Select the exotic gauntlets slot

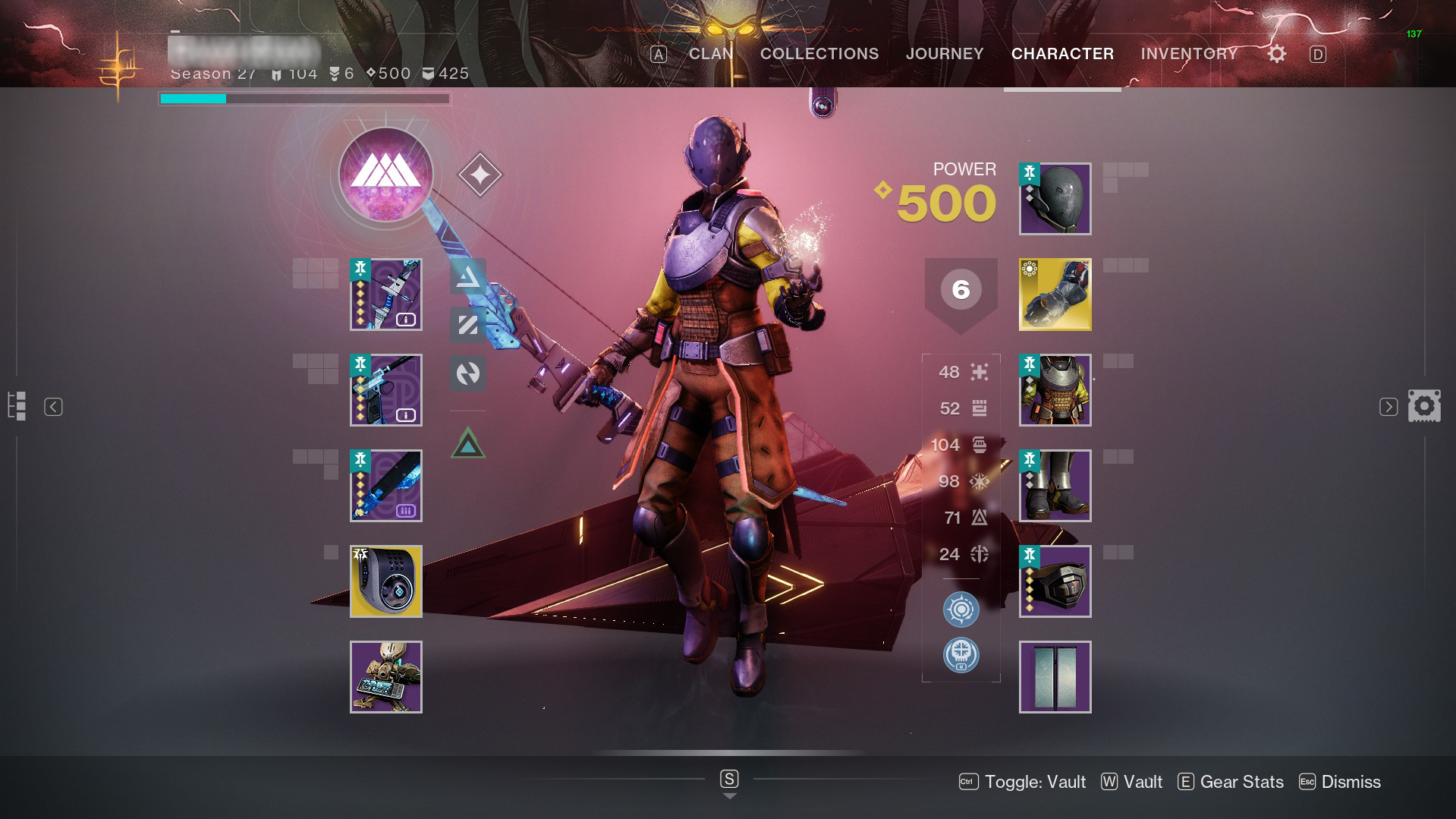click(x=1055, y=295)
